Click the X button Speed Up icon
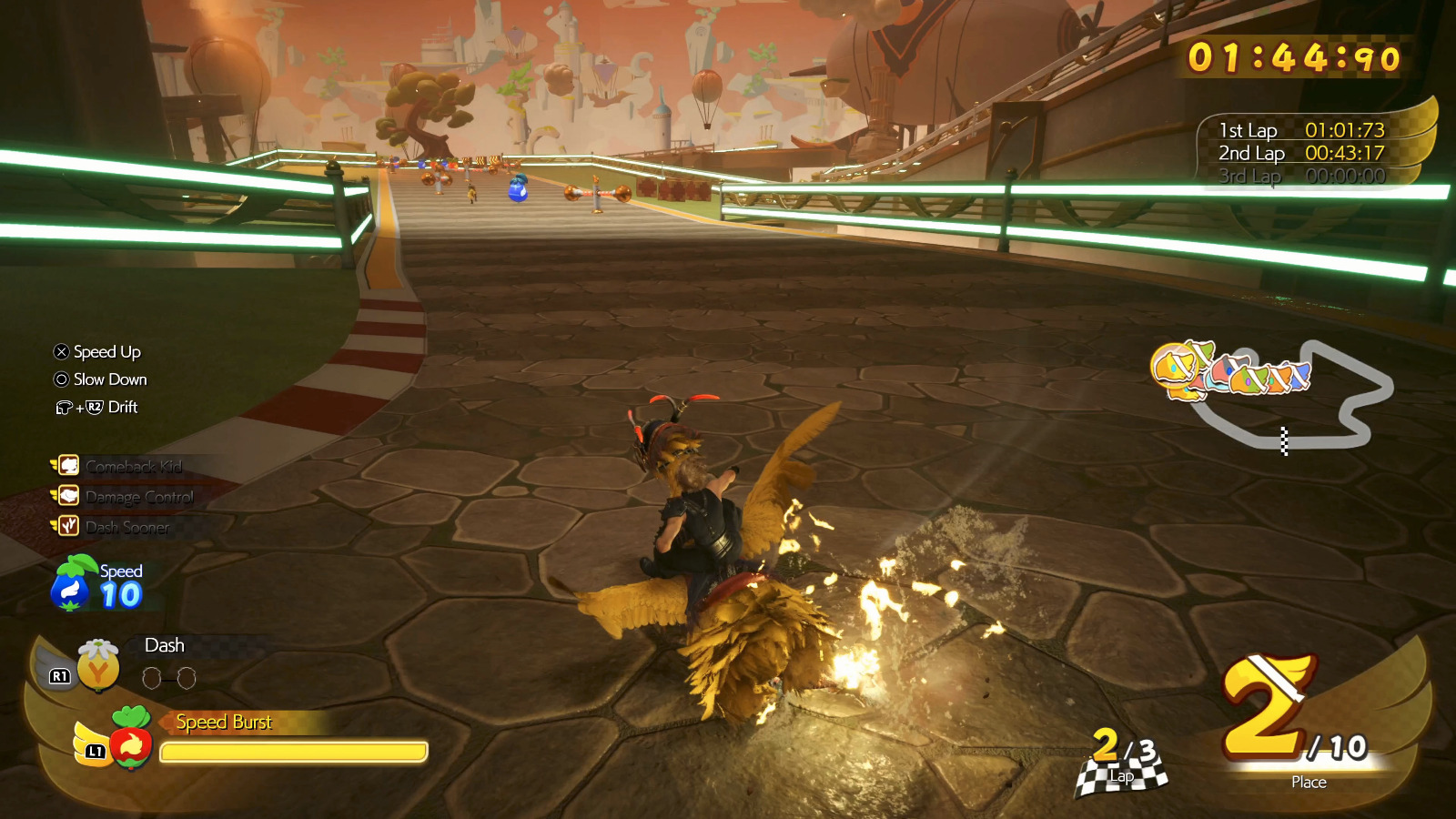Screen dimensions: 1456x819 point(60,351)
